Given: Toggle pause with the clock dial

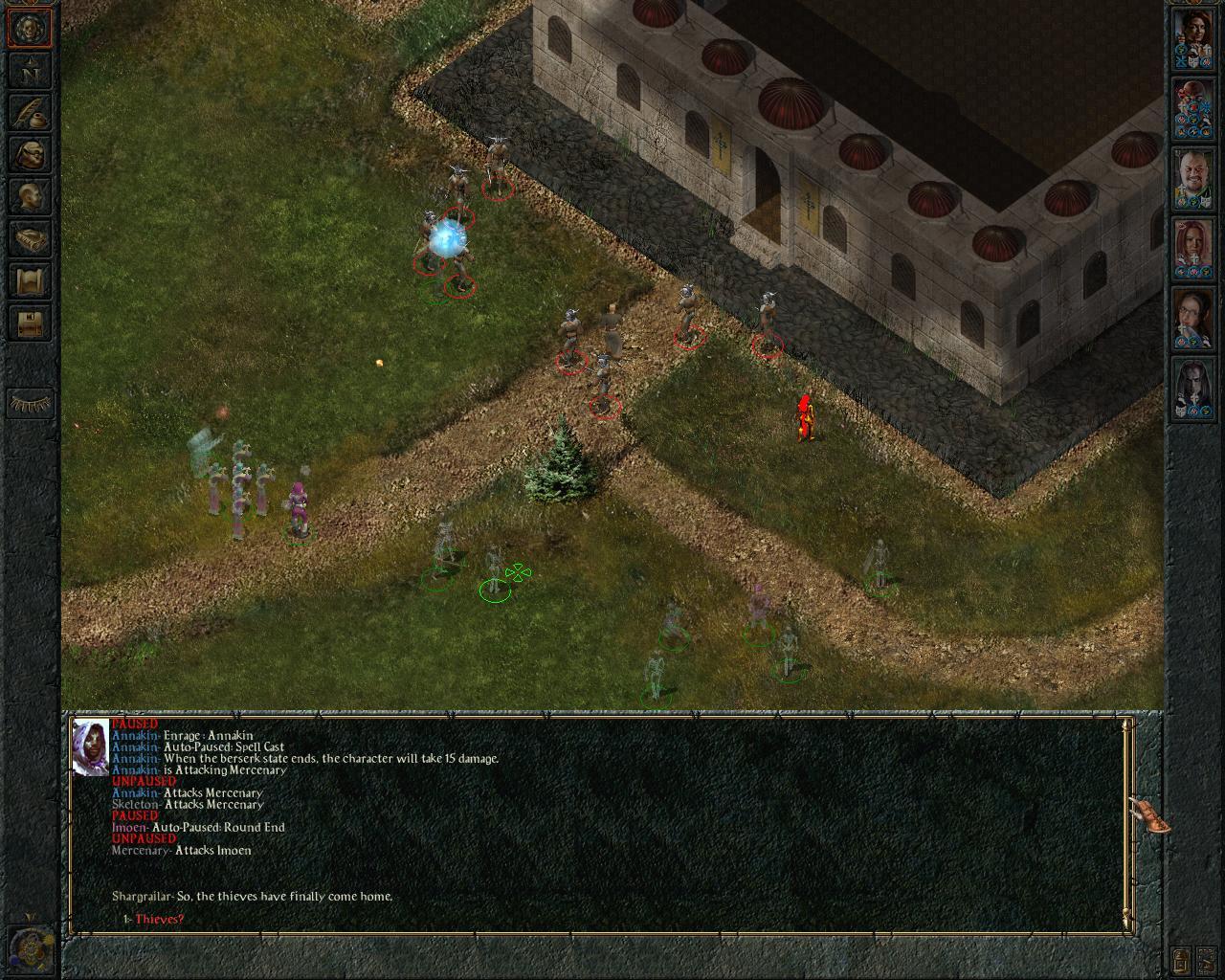Looking at the screenshot, I should pyautogui.click(x=29, y=947).
